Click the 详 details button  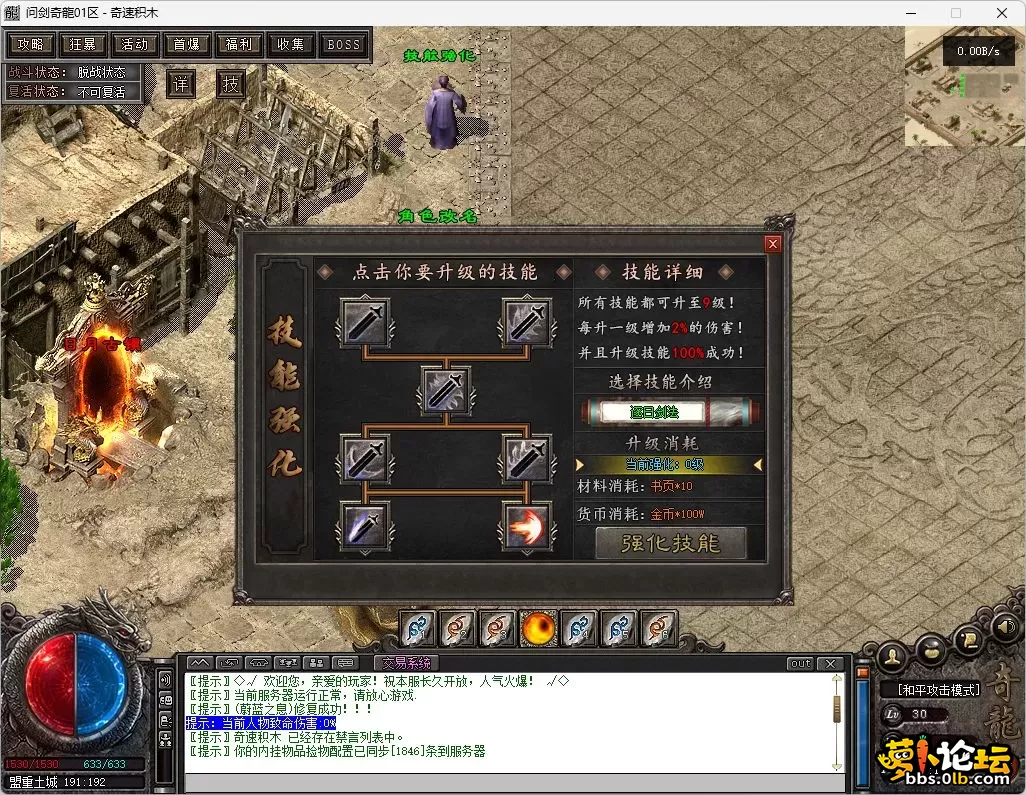[x=180, y=84]
